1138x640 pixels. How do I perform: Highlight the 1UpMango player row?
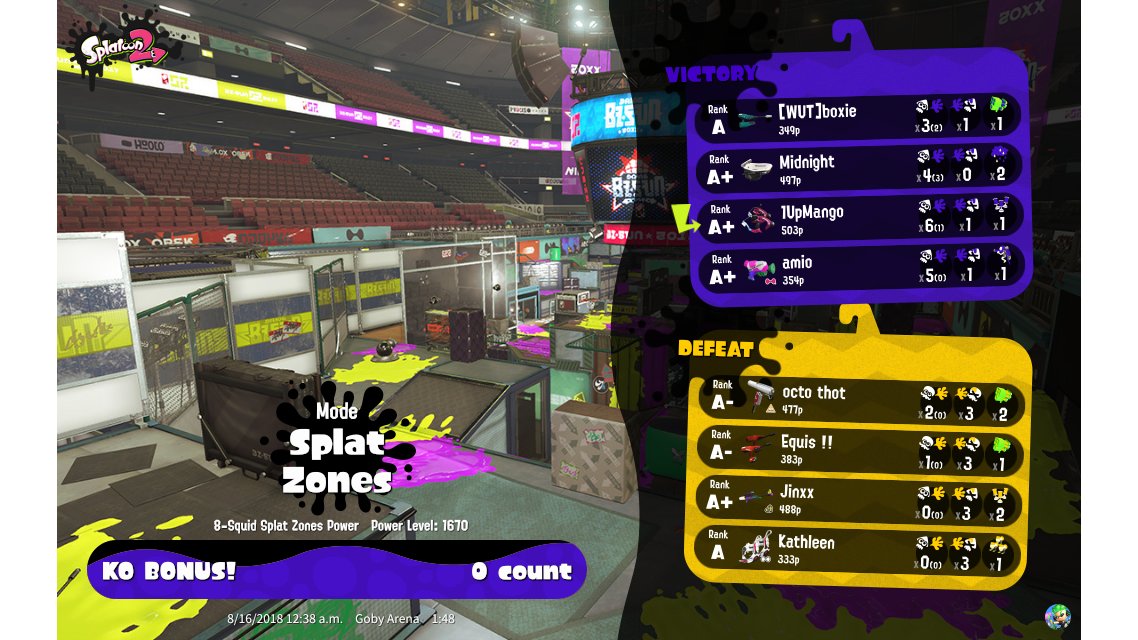[x=858, y=218]
